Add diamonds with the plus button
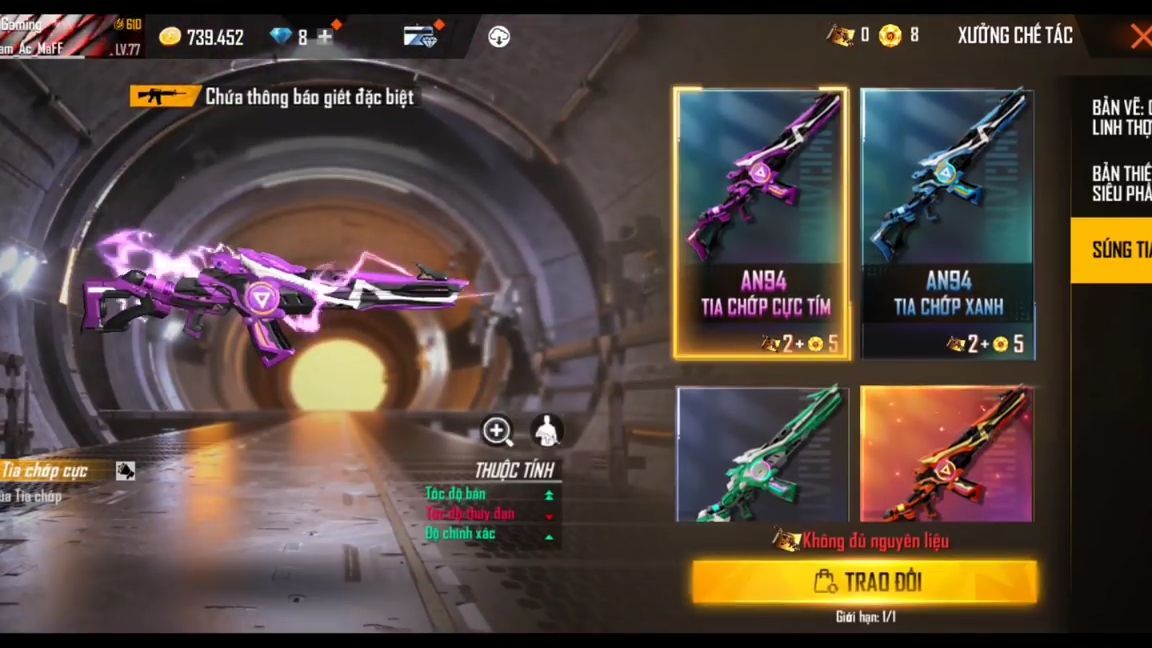This screenshot has height=648, width=1152. pyautogui.click(x=325, y=38)
